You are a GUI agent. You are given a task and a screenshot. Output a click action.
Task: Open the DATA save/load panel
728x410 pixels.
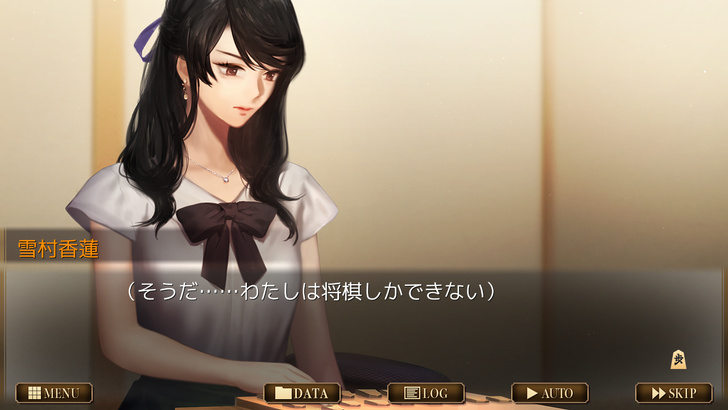click(302, 393)
